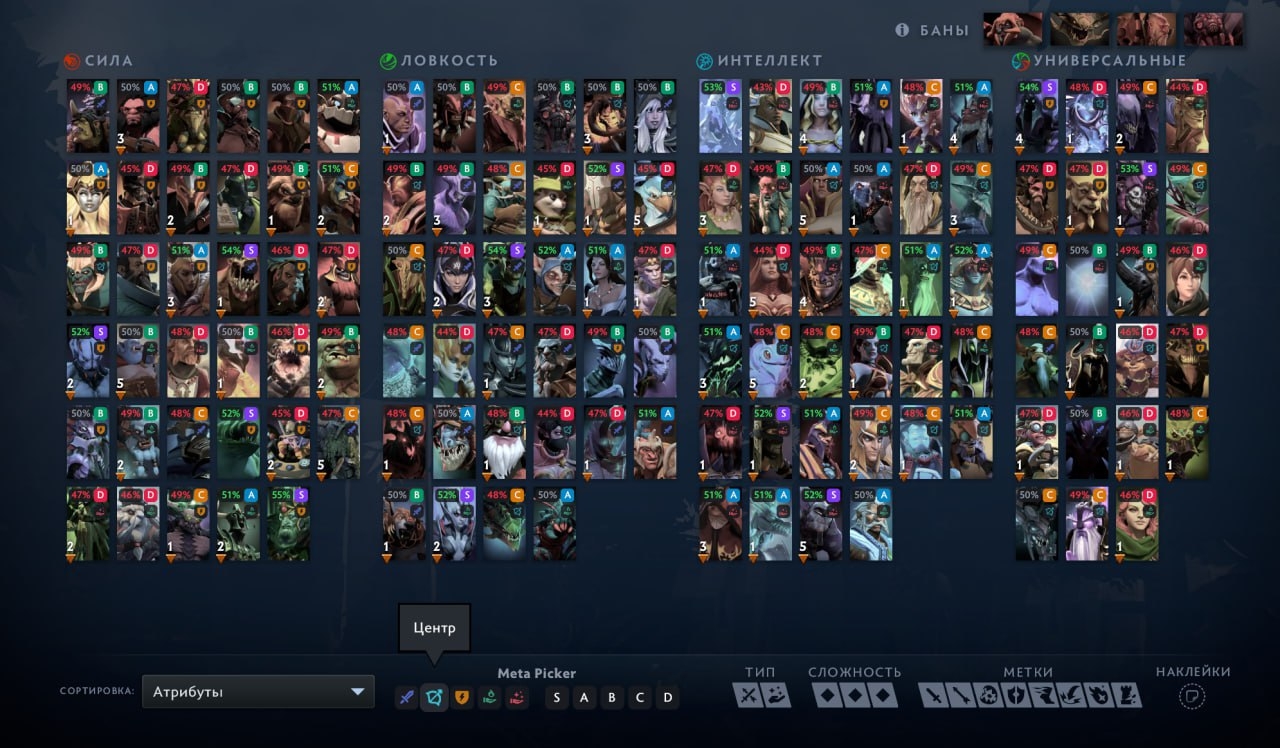Select the mid lane role icon in Meta Picker
The image size is (1280, 748).
tap(434, 697)
